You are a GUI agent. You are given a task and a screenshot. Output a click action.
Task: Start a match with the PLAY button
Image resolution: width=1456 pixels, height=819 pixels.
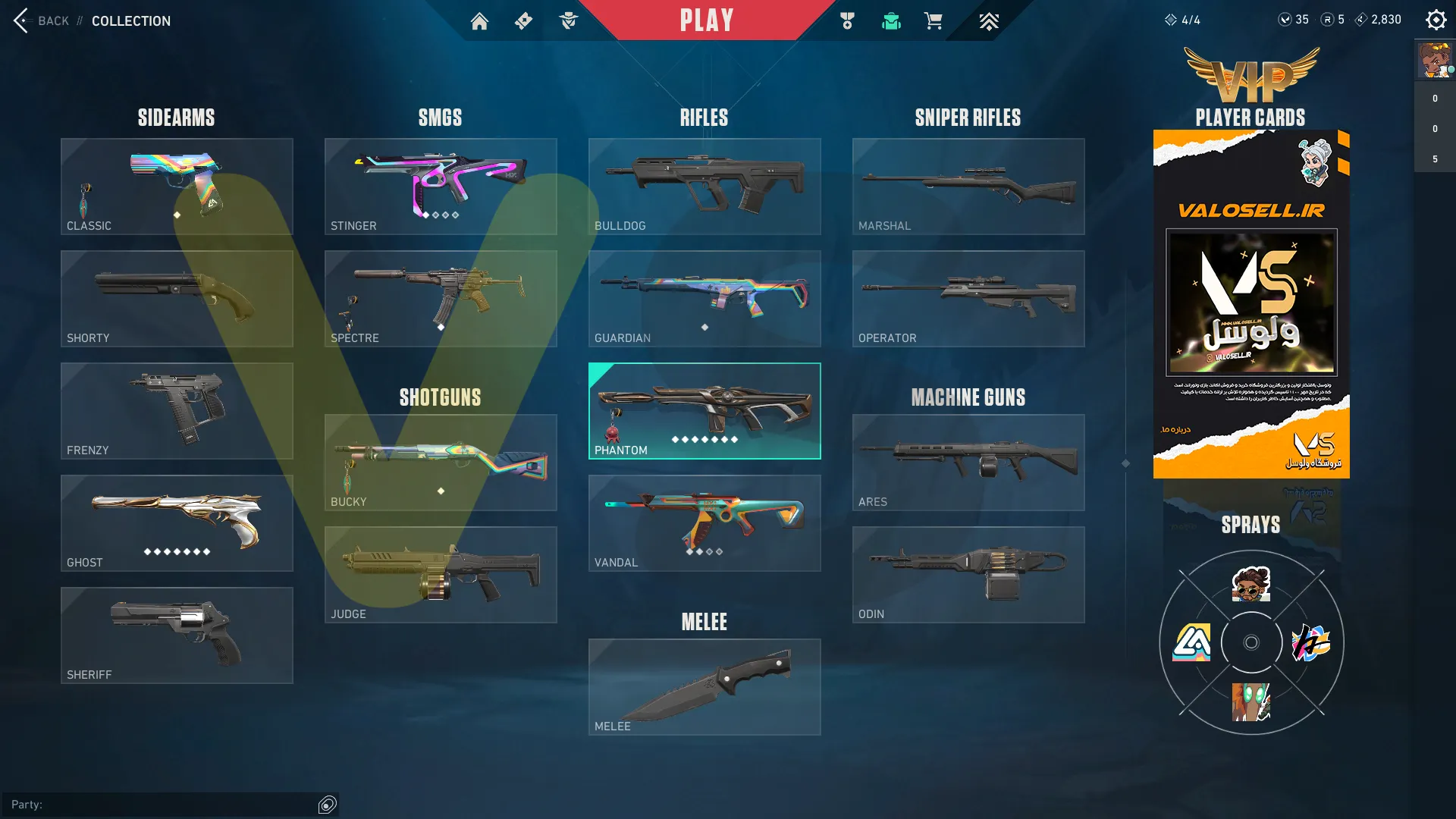[706, 20]
